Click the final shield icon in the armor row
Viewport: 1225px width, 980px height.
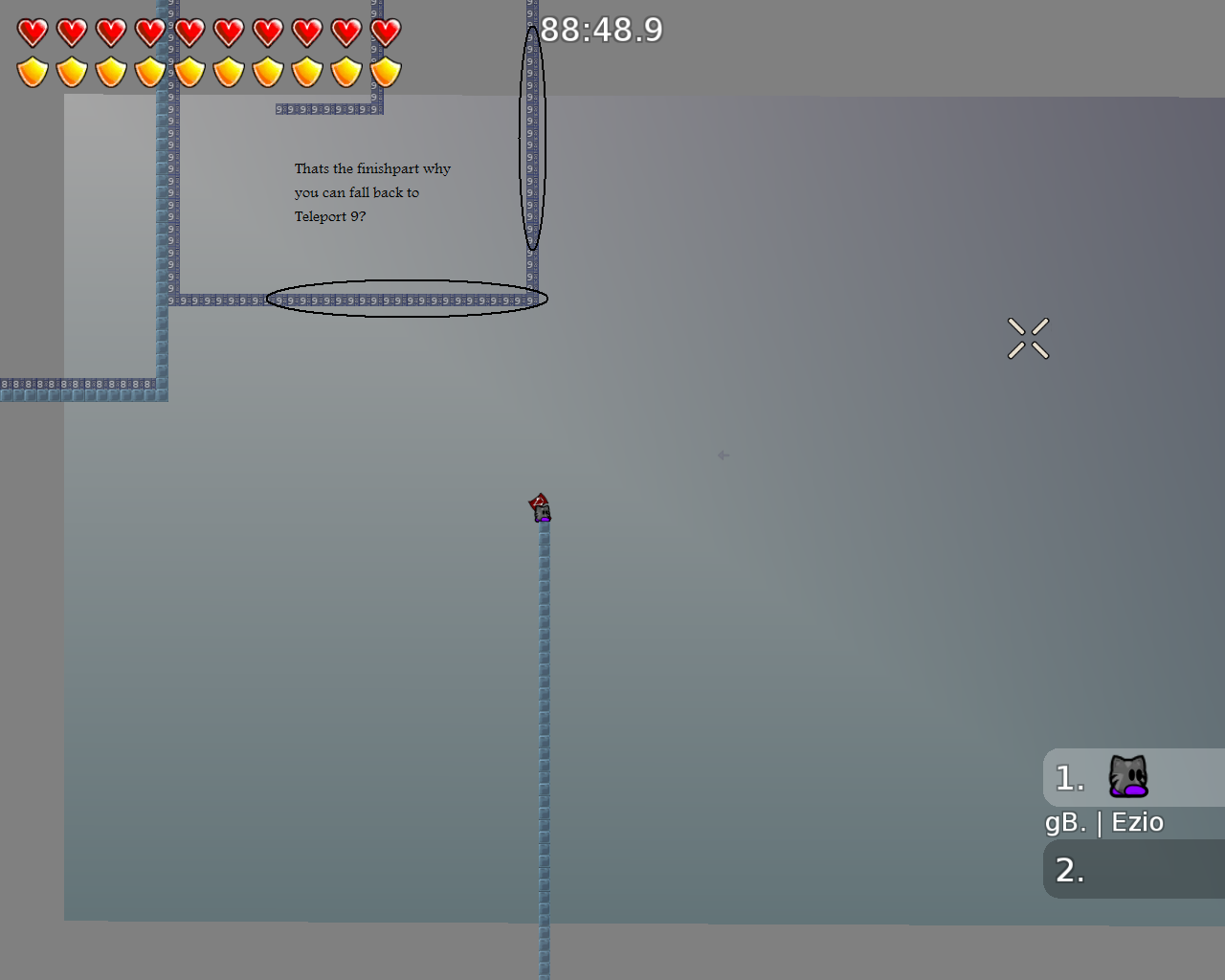click(x=385, y=71)
